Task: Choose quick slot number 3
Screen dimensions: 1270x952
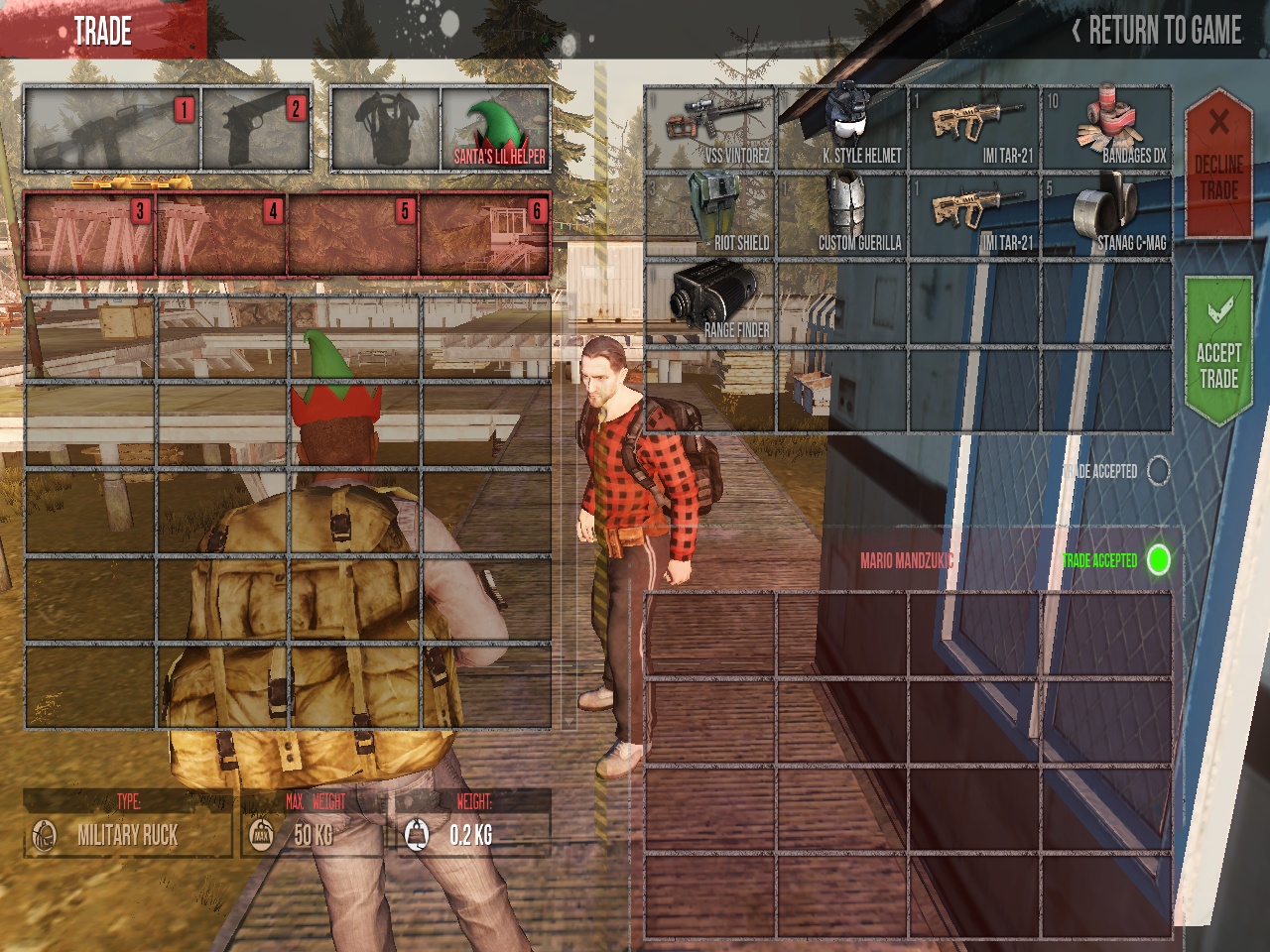Action: 90,235
